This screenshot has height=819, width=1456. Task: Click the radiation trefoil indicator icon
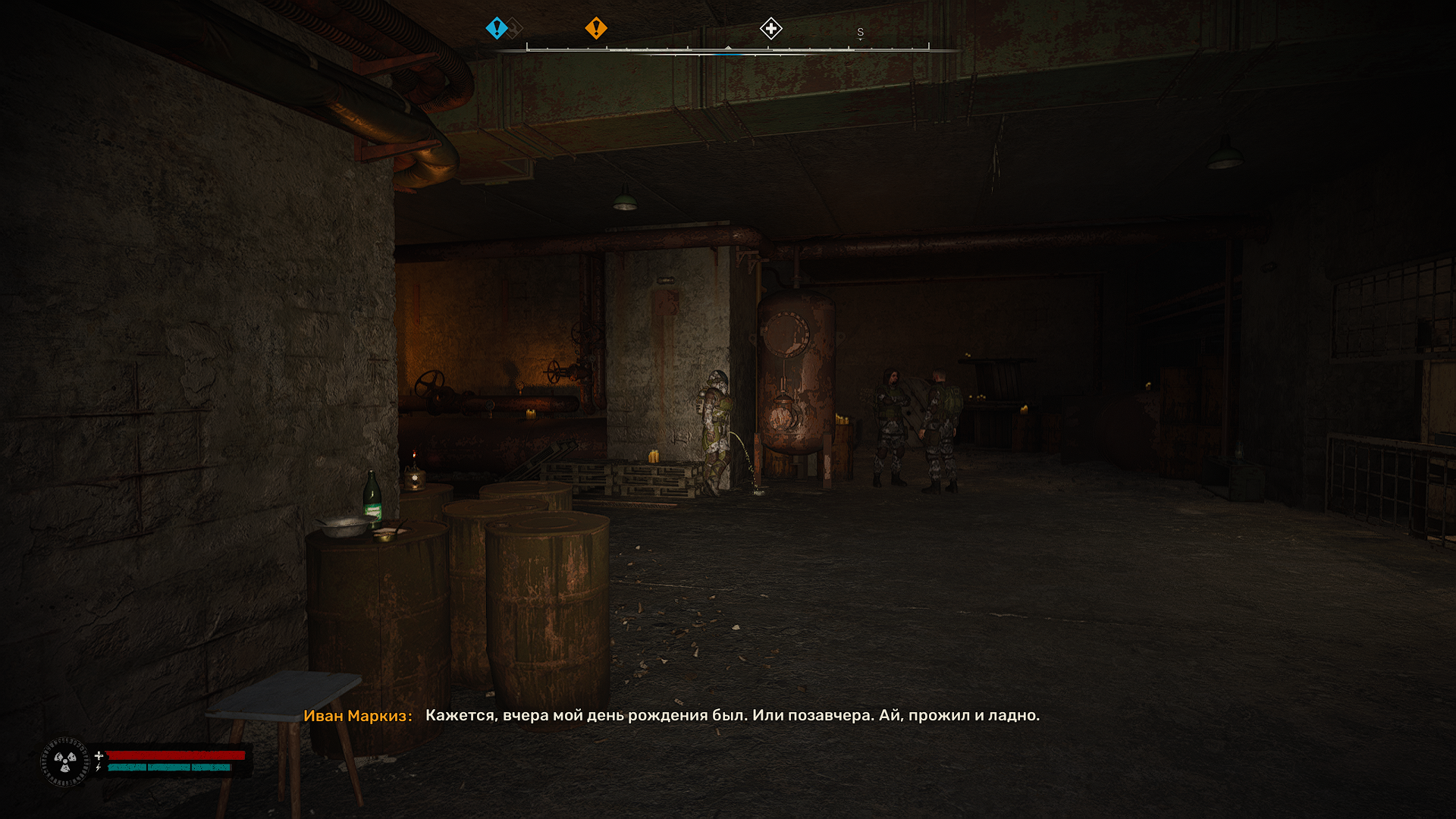65,761
